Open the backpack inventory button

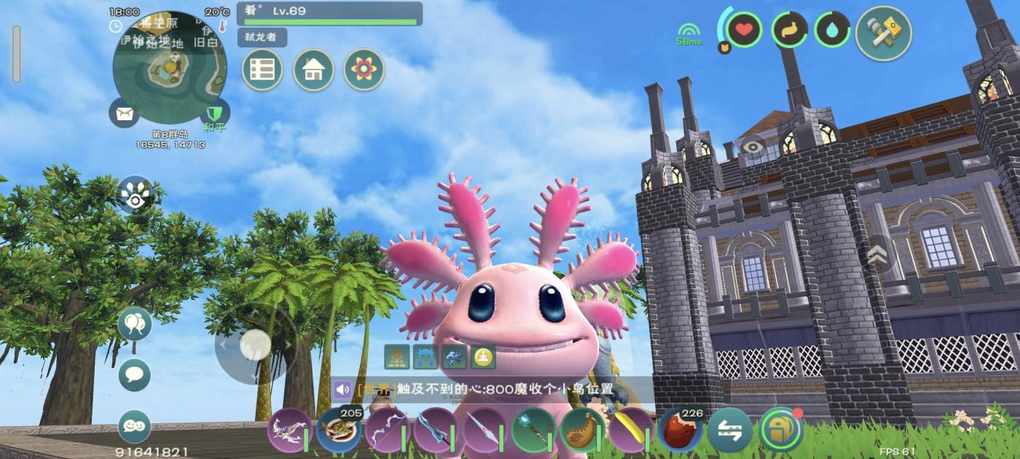[x=780, y=431]
